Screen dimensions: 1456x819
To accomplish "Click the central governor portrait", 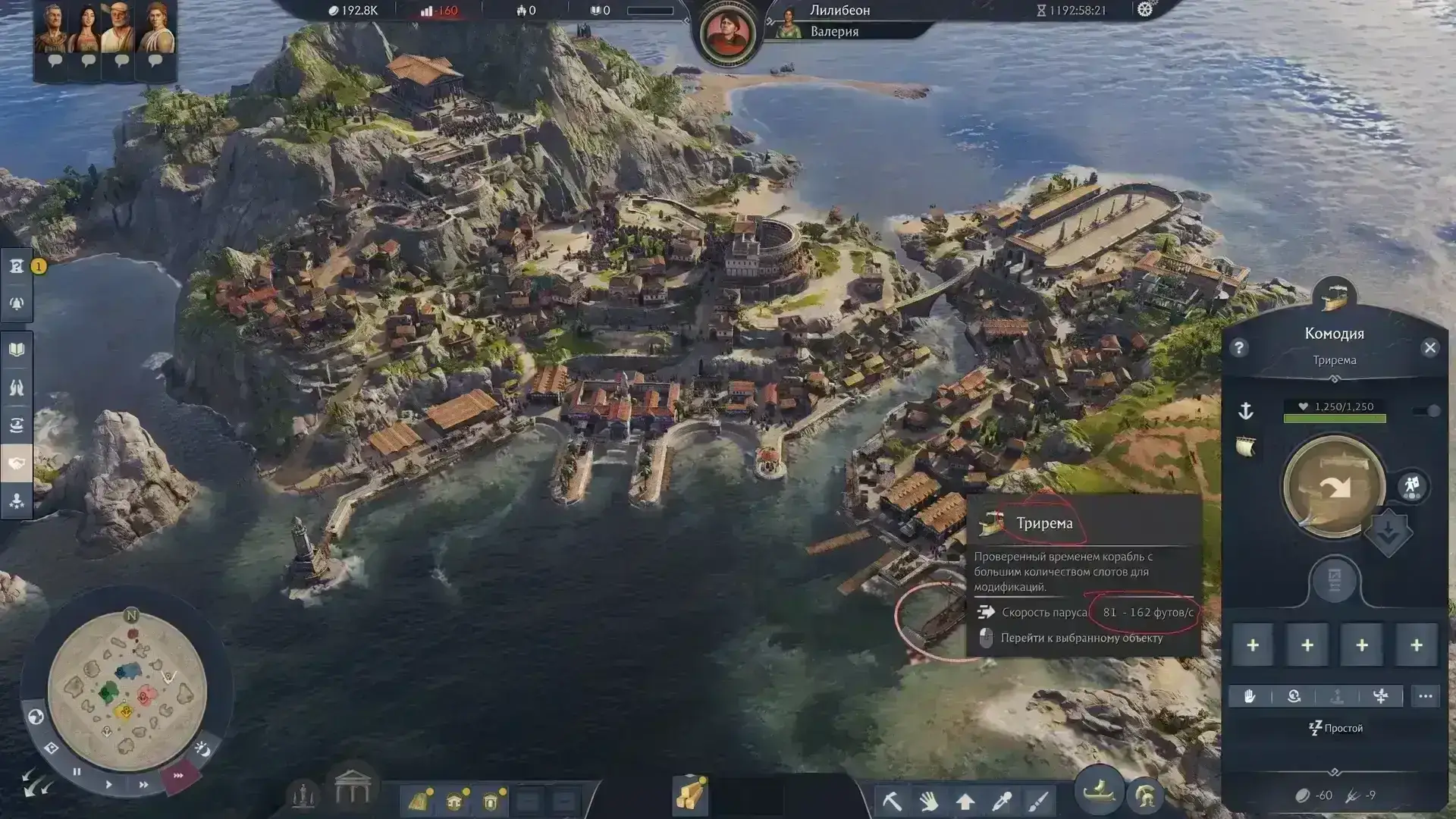I will [729, 33].
